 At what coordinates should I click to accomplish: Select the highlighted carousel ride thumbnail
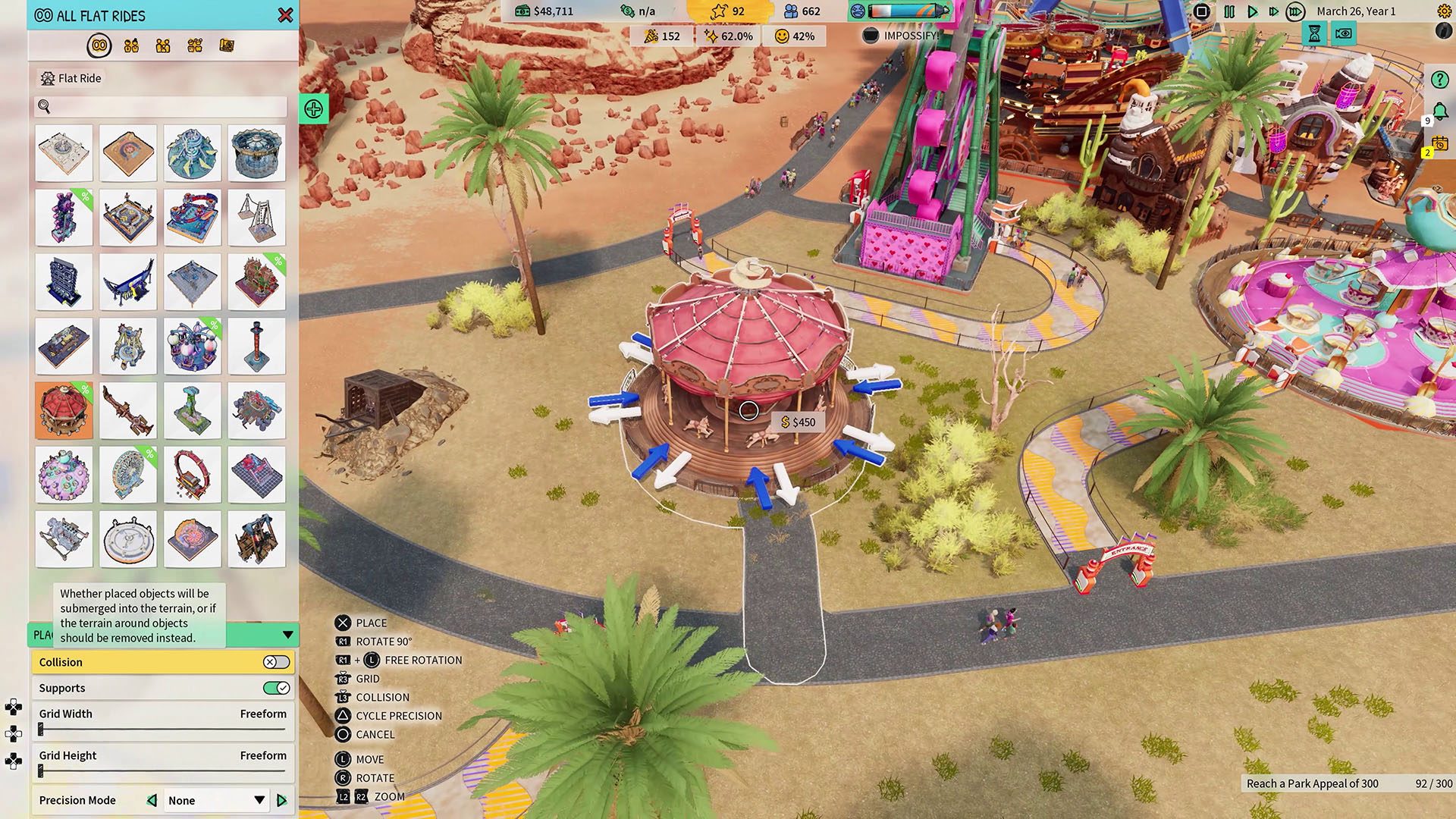(x=64, y=410)
